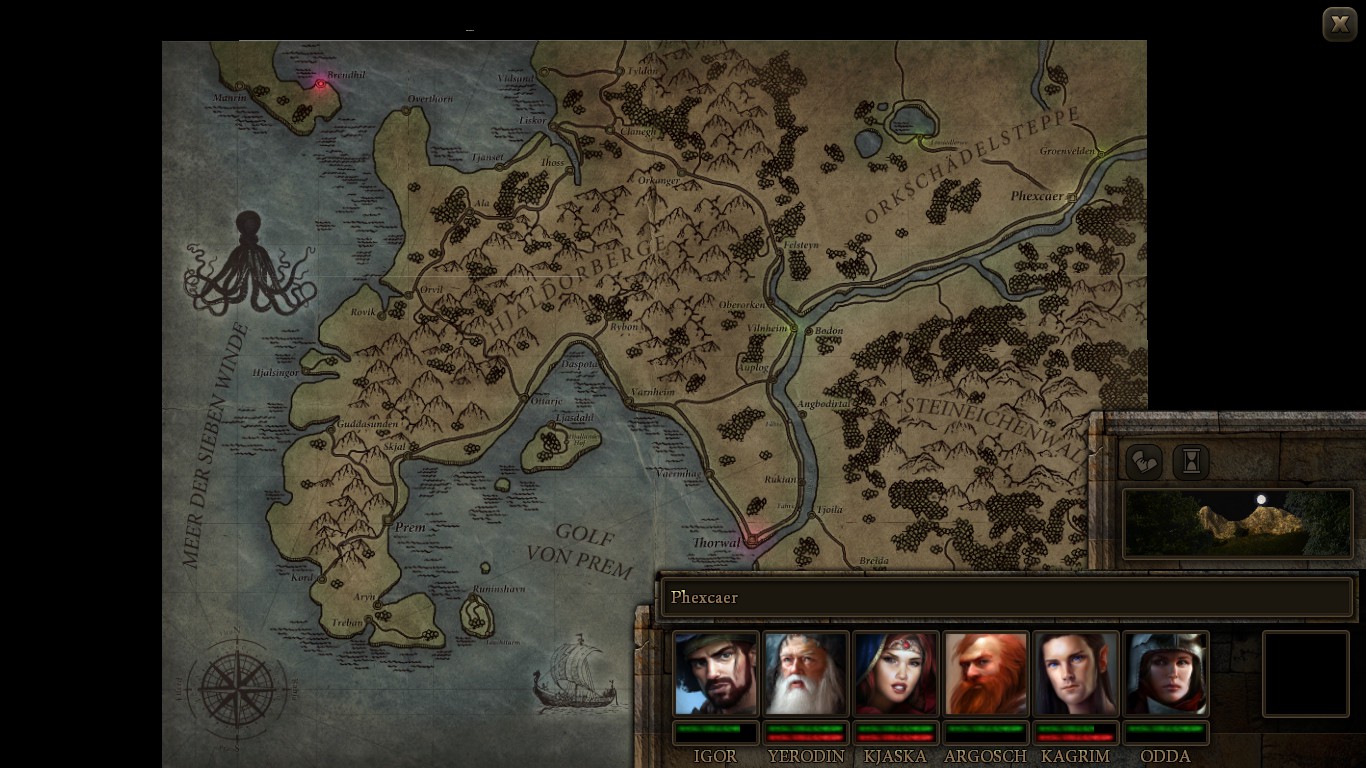Viewport: 1366px width, 768px height.
Task: Select the Vilnheim town marker
Action: click(x=795, y=328)
